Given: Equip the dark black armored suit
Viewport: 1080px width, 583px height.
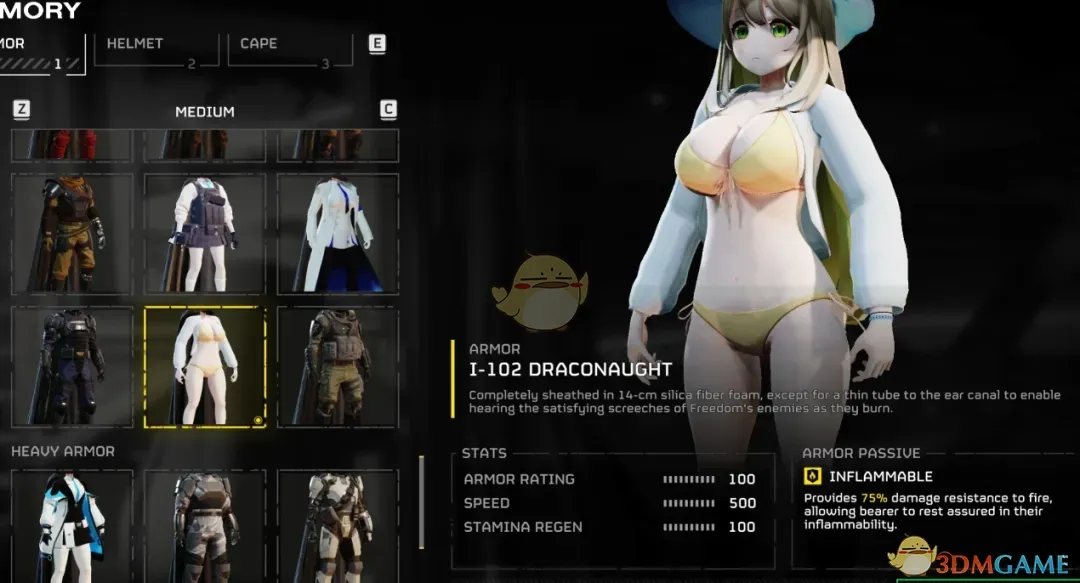Looking at the screenshot, I should 71,367.
